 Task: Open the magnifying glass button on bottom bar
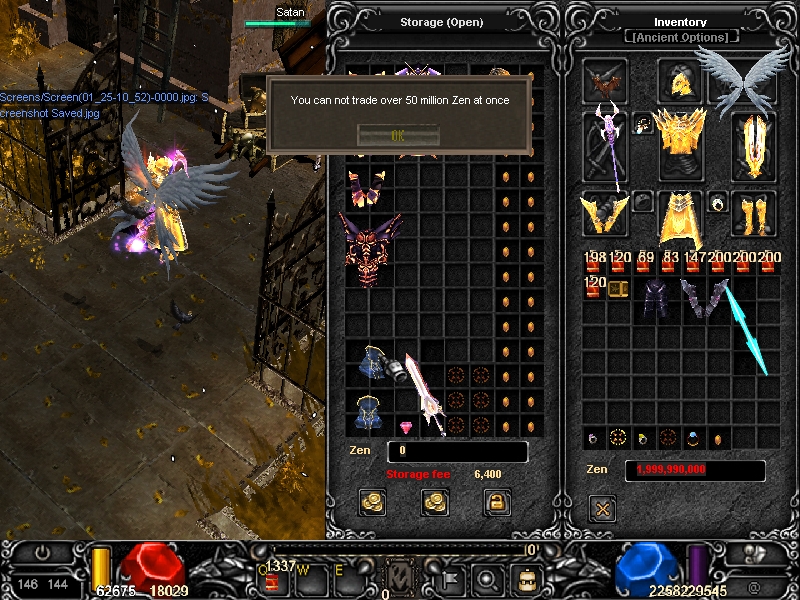click(487, 578)
